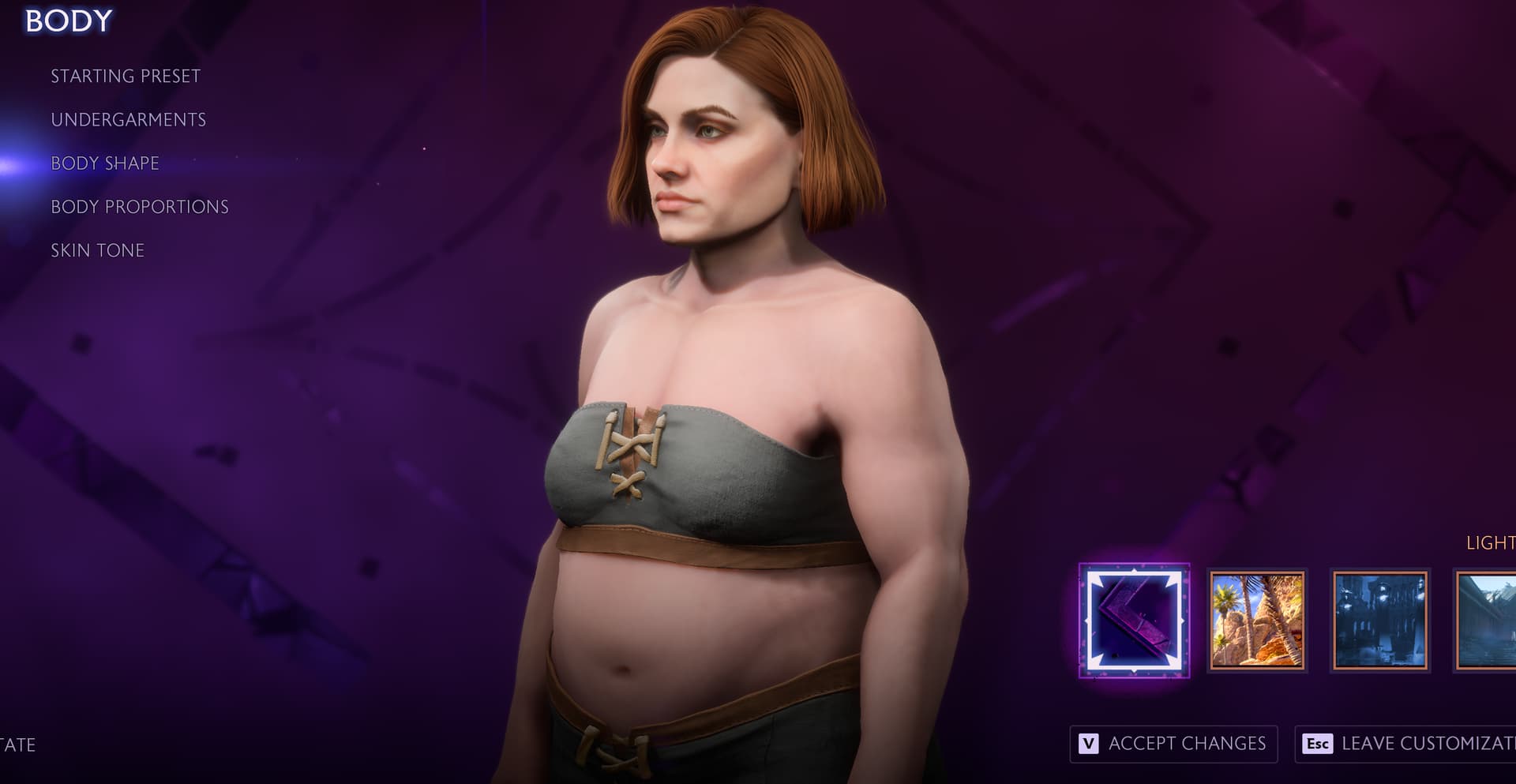Open the Starting Preset menu entry

point(126,77)
